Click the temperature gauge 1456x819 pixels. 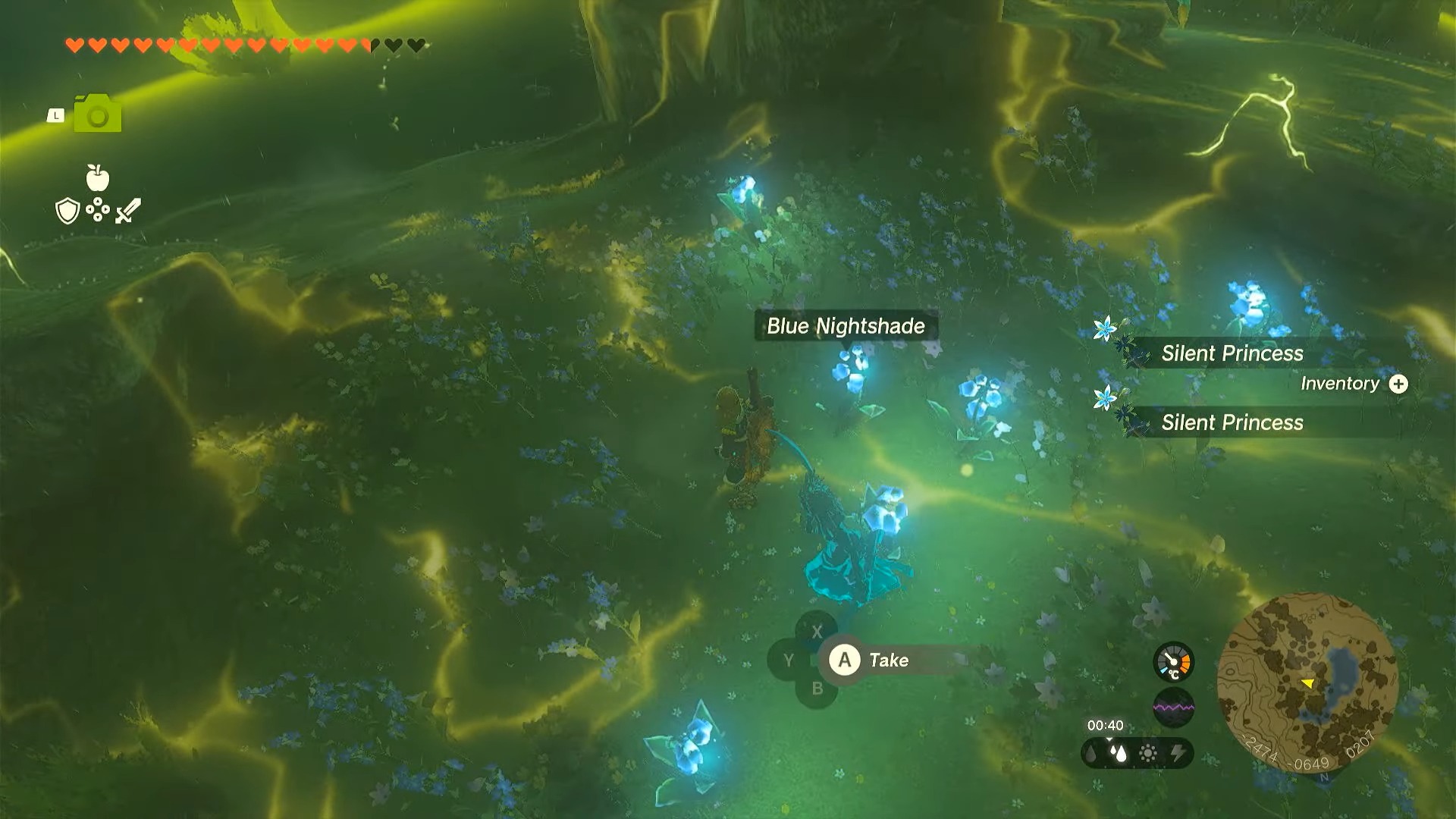(x=1173, y=661)
